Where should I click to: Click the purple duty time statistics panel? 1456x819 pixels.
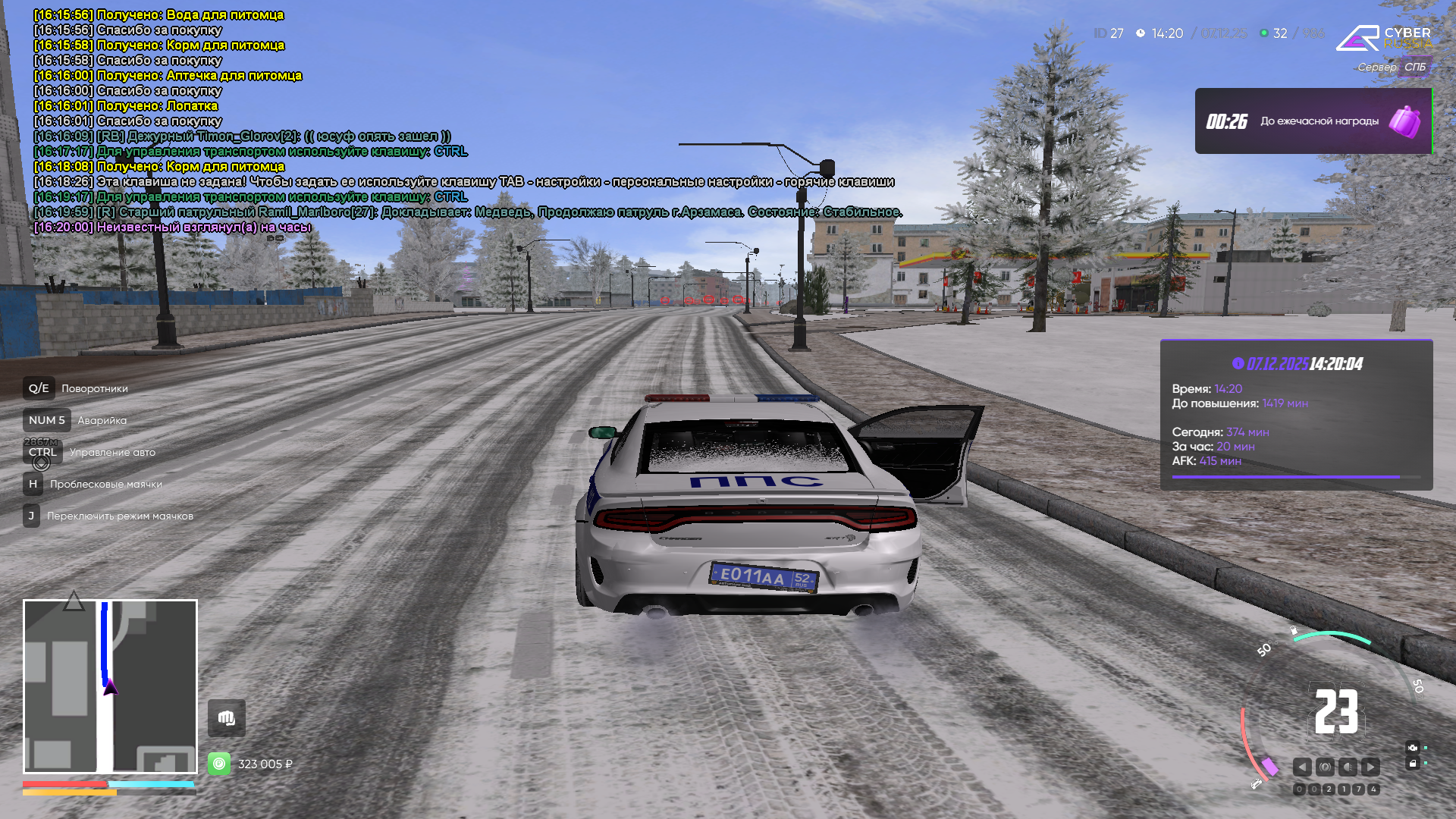(x=1296, y=415)
